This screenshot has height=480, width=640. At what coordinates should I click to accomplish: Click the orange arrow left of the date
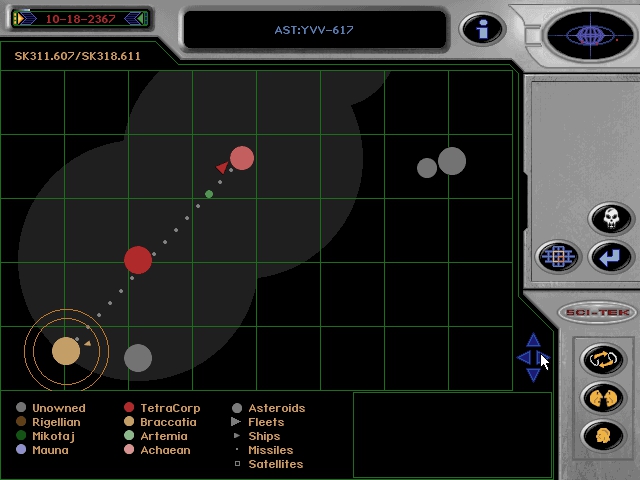(21, 18)
